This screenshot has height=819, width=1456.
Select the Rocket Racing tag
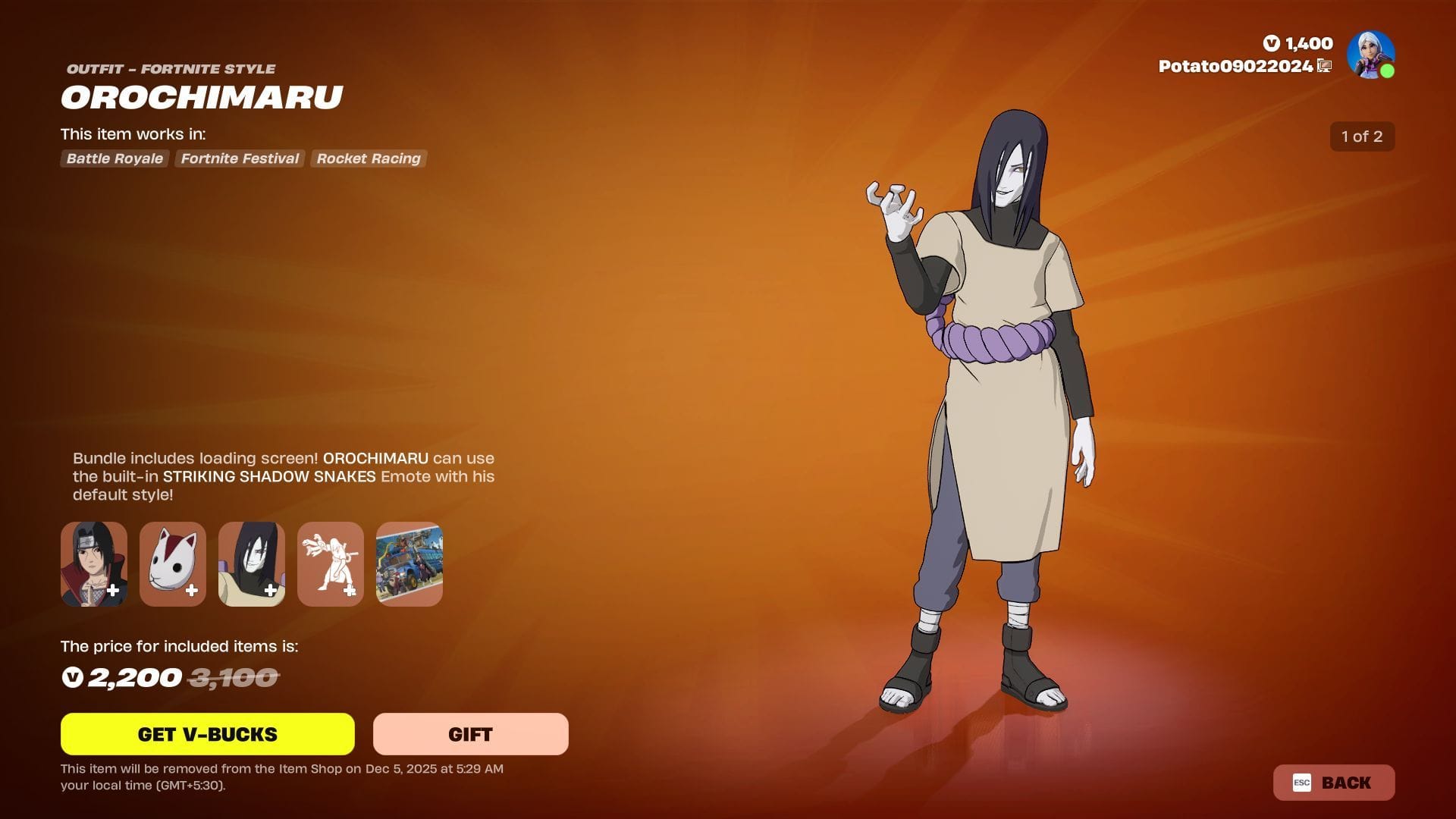tap(369, 158)
